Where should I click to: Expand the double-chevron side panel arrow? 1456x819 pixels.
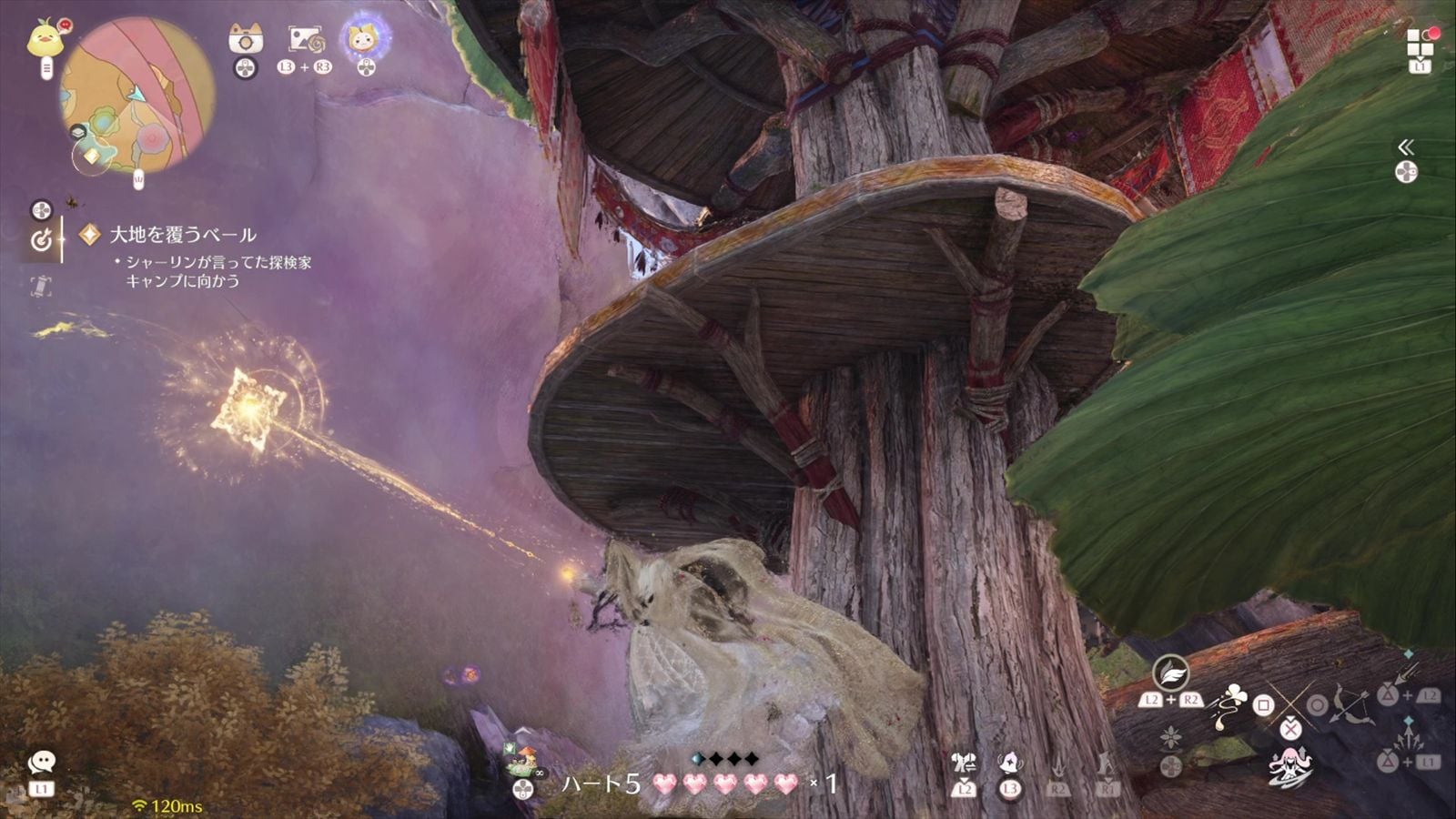[x=1406, y=147]
